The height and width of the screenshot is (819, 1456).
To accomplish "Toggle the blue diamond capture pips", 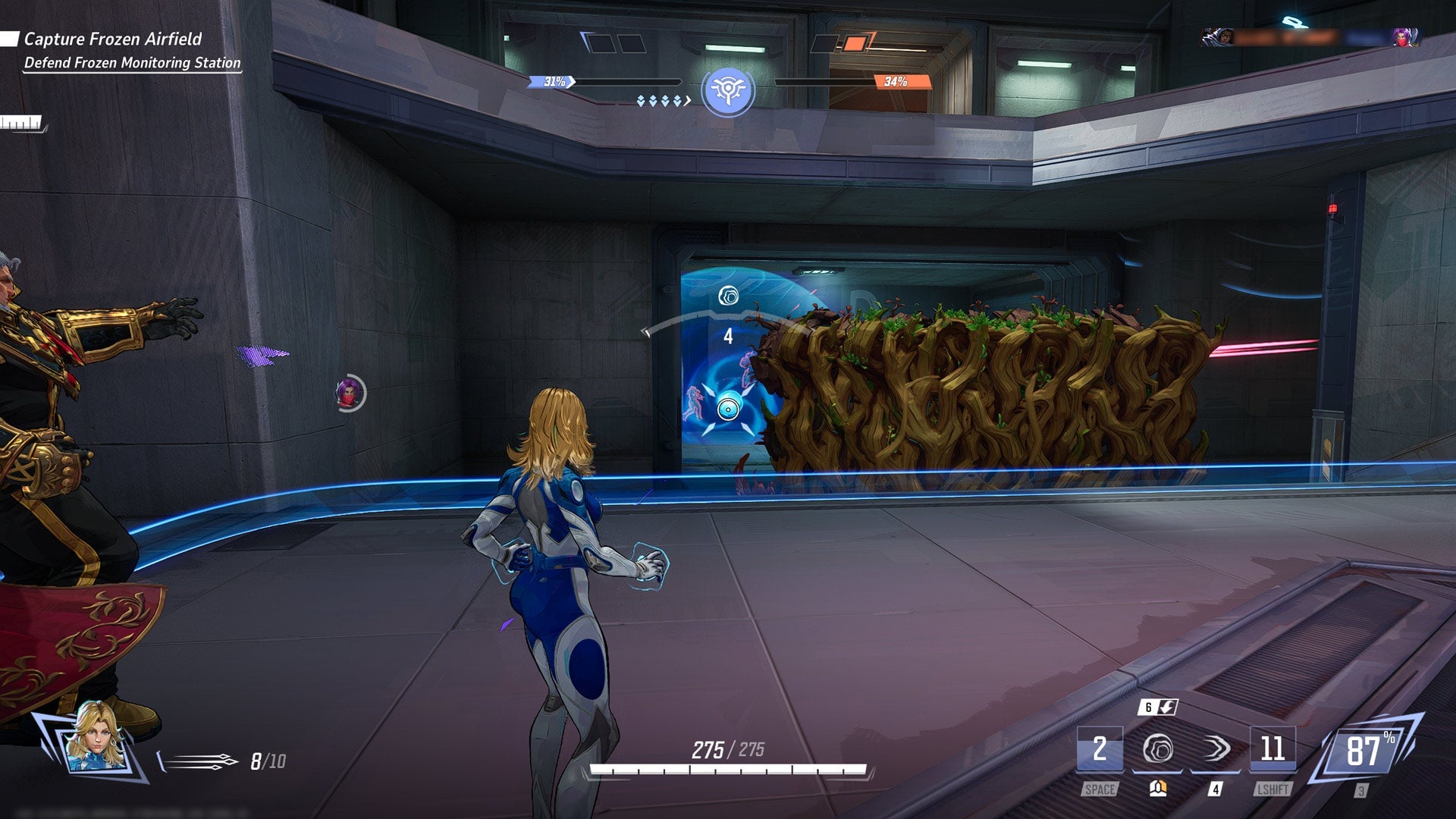I will point(658,98).
